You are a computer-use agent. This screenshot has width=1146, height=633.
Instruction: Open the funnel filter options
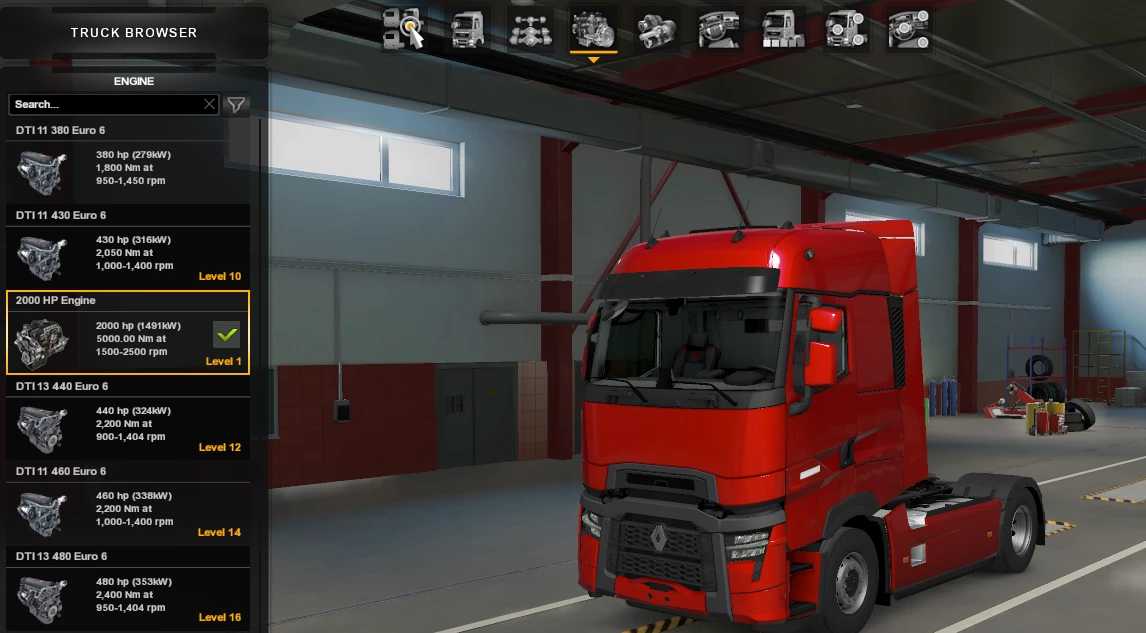click(236, 104)
